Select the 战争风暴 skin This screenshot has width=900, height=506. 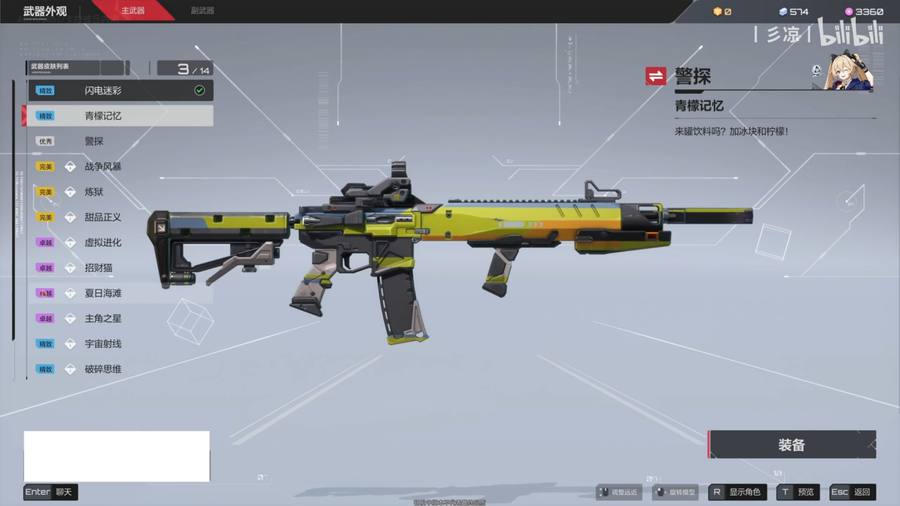120,167
